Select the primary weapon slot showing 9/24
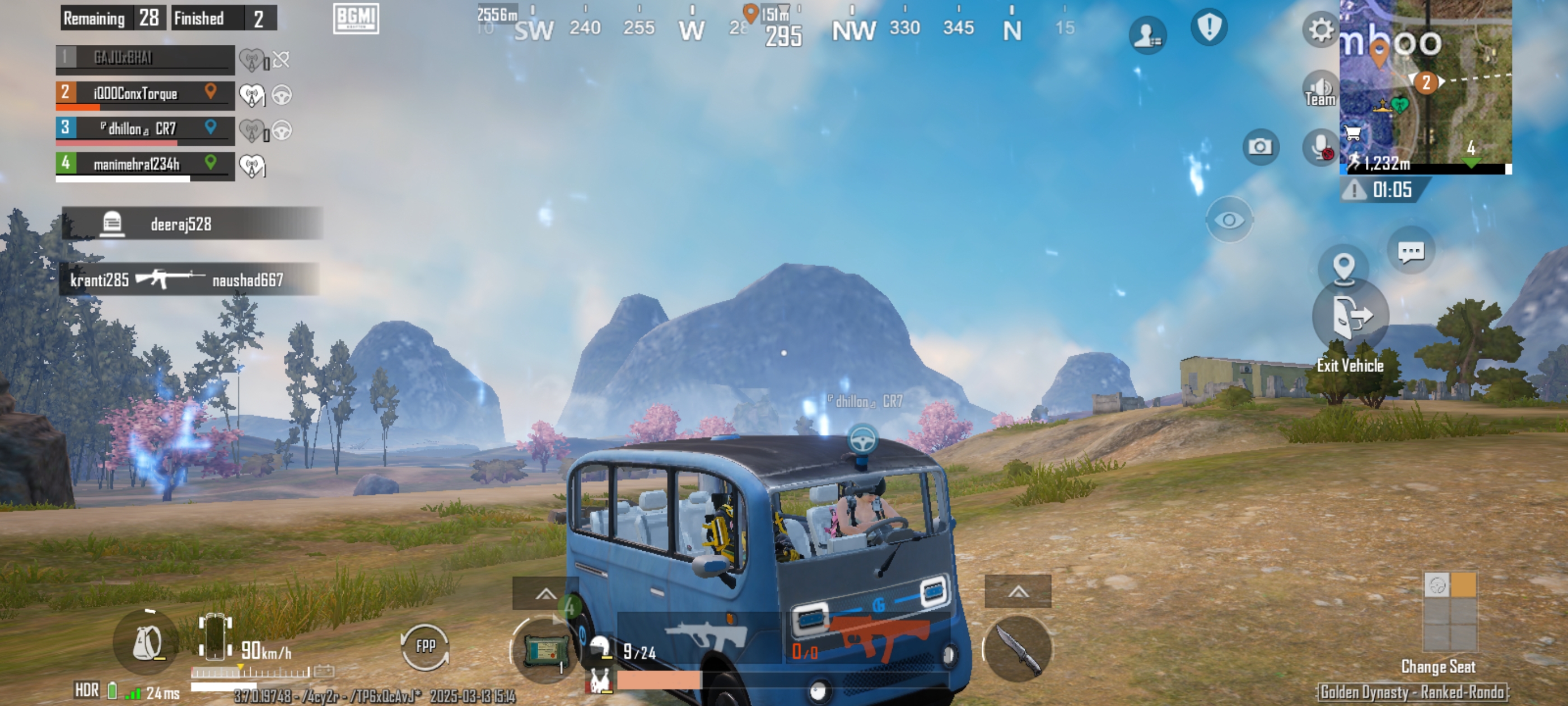 click(x=699, y=639)
